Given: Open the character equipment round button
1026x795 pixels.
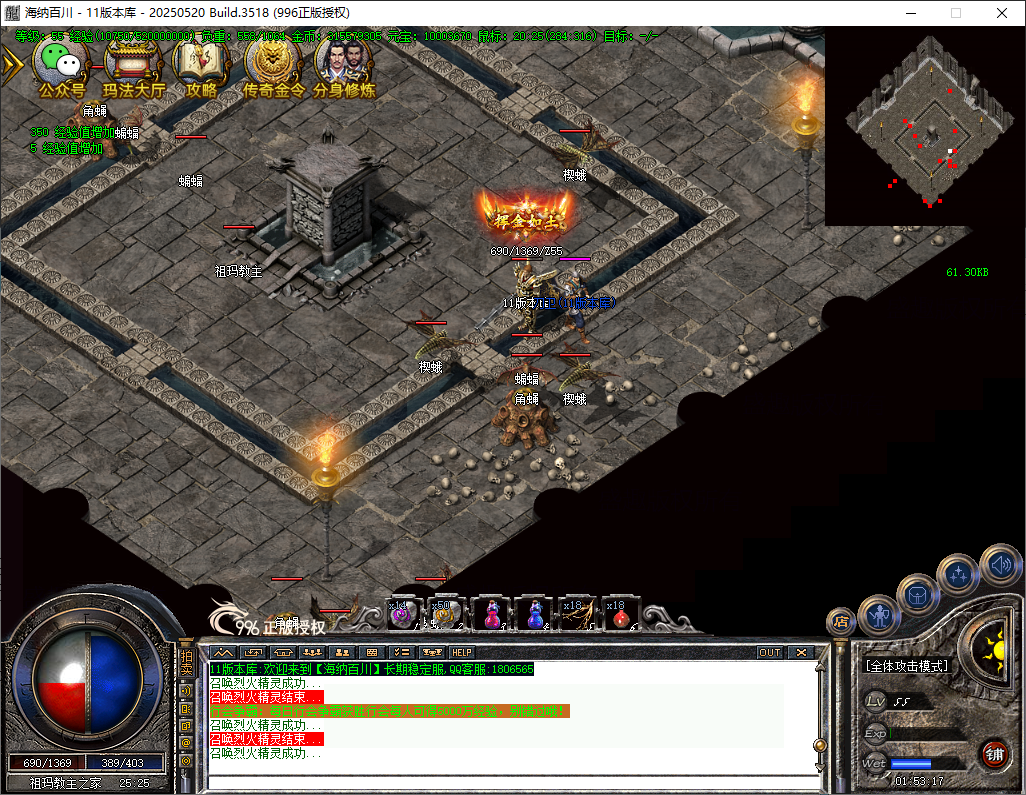Looking at the screenshot, I should (879, 615).
